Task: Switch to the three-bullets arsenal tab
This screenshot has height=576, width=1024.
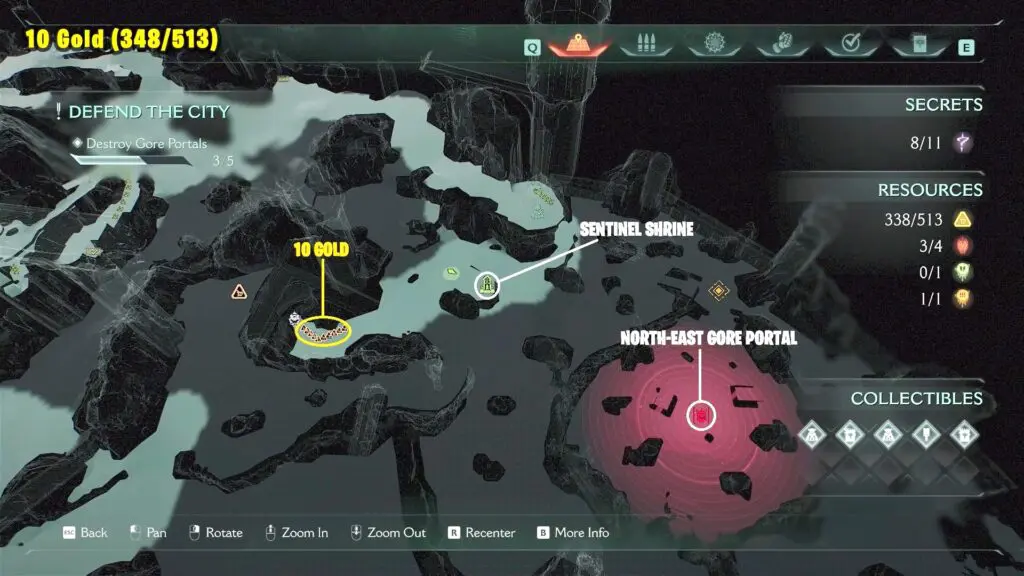Action: pyautogui.click(x=643, y=45)
